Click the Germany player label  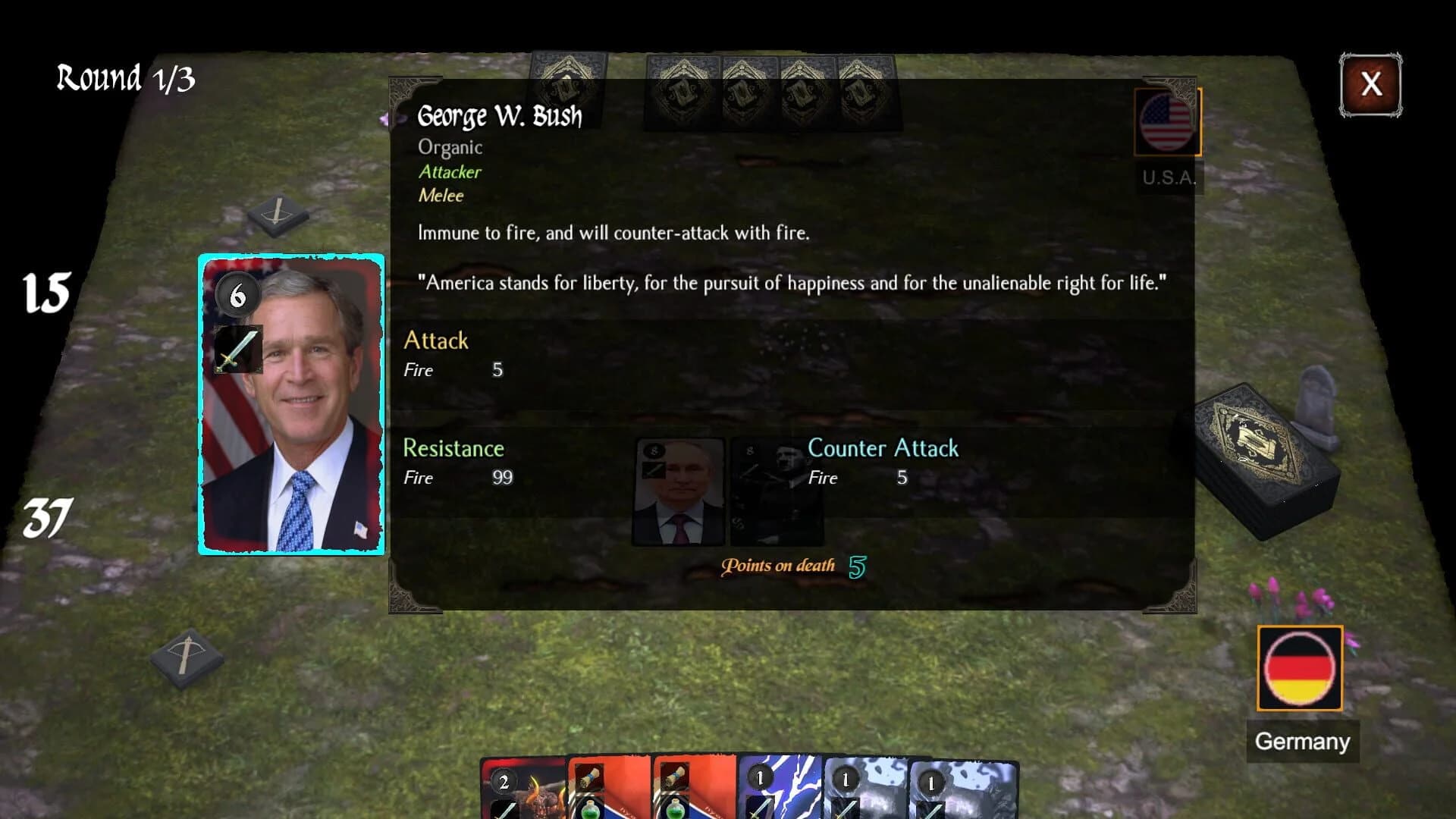1301,741
